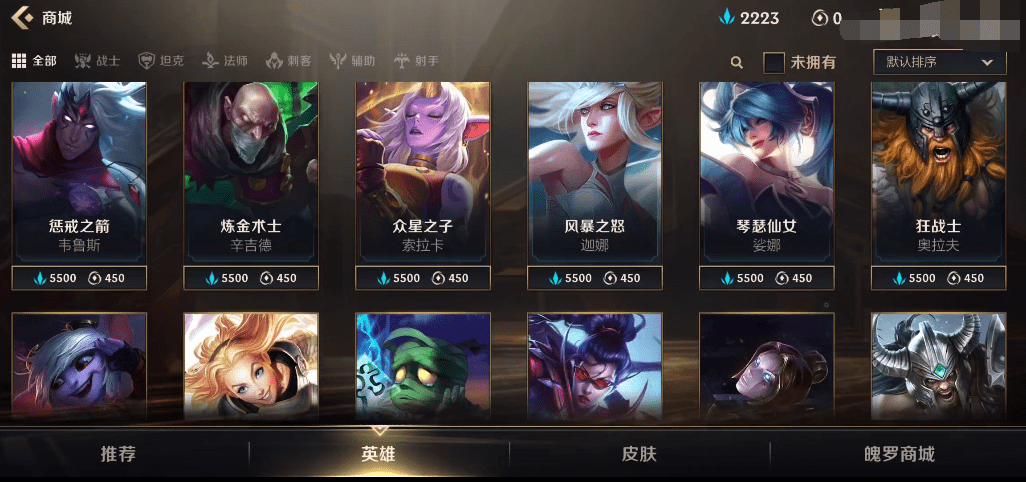The width and height of the screenshot is (1026, 482).
Task: Open the search magnifier icon
Action: tap(737, 62)
